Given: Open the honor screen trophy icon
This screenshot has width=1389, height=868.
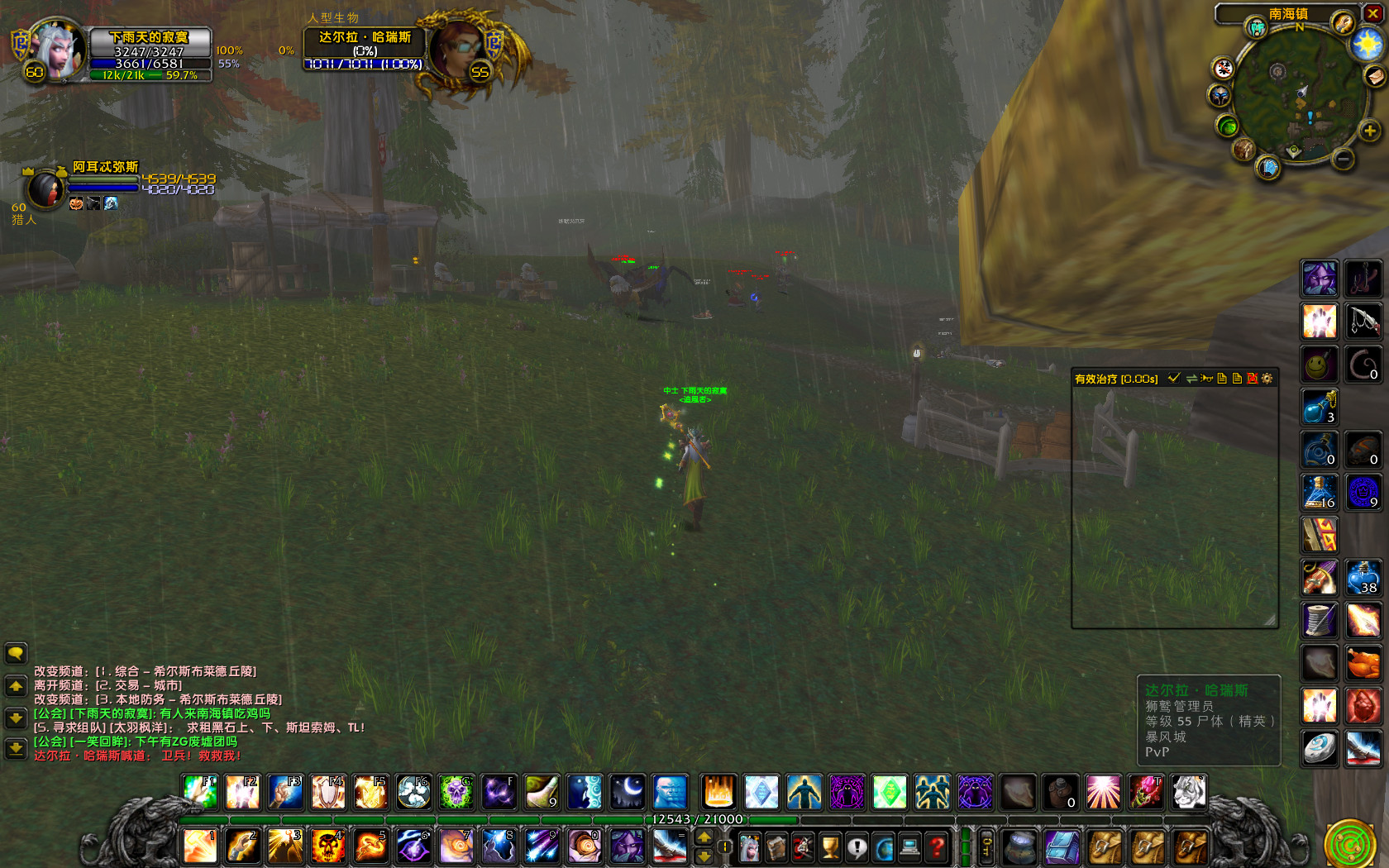Looking at the screenshot, I should click(830, 846).
